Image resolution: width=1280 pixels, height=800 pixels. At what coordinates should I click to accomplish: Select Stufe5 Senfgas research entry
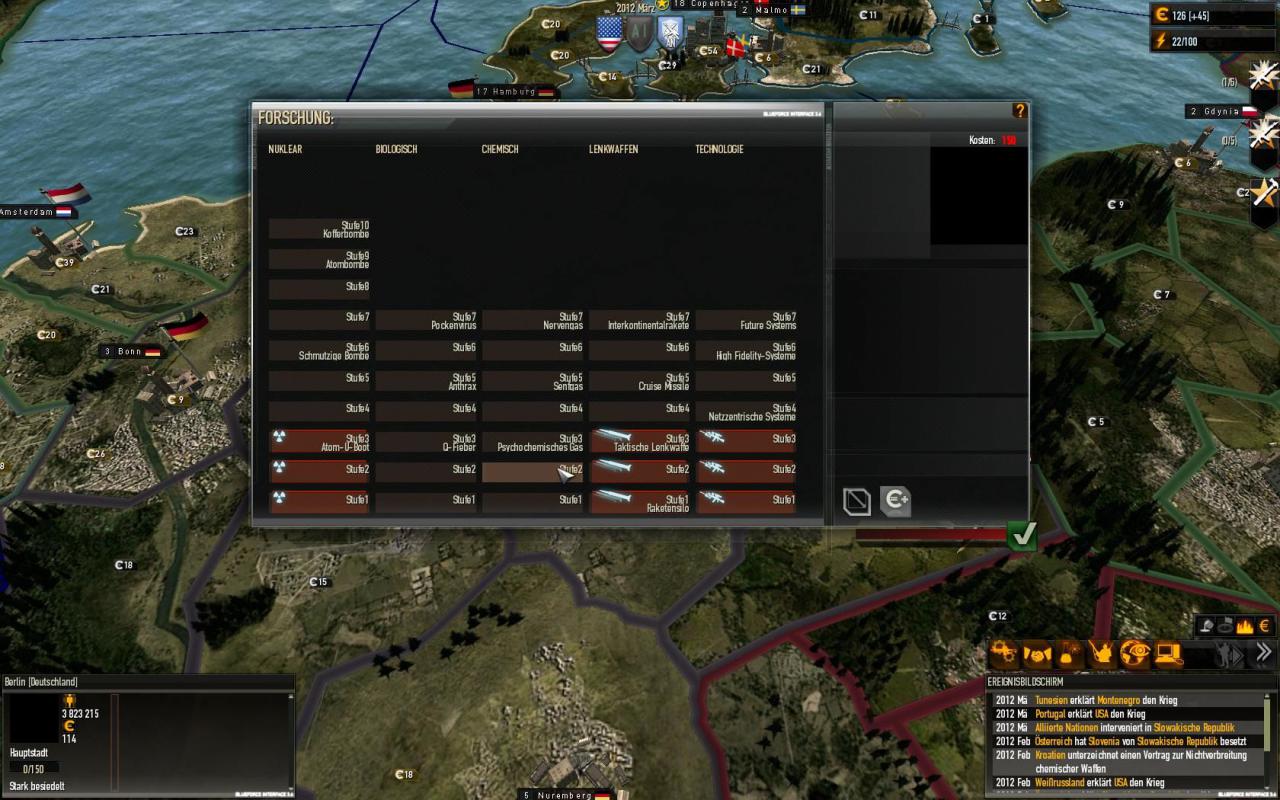(533, 381)
